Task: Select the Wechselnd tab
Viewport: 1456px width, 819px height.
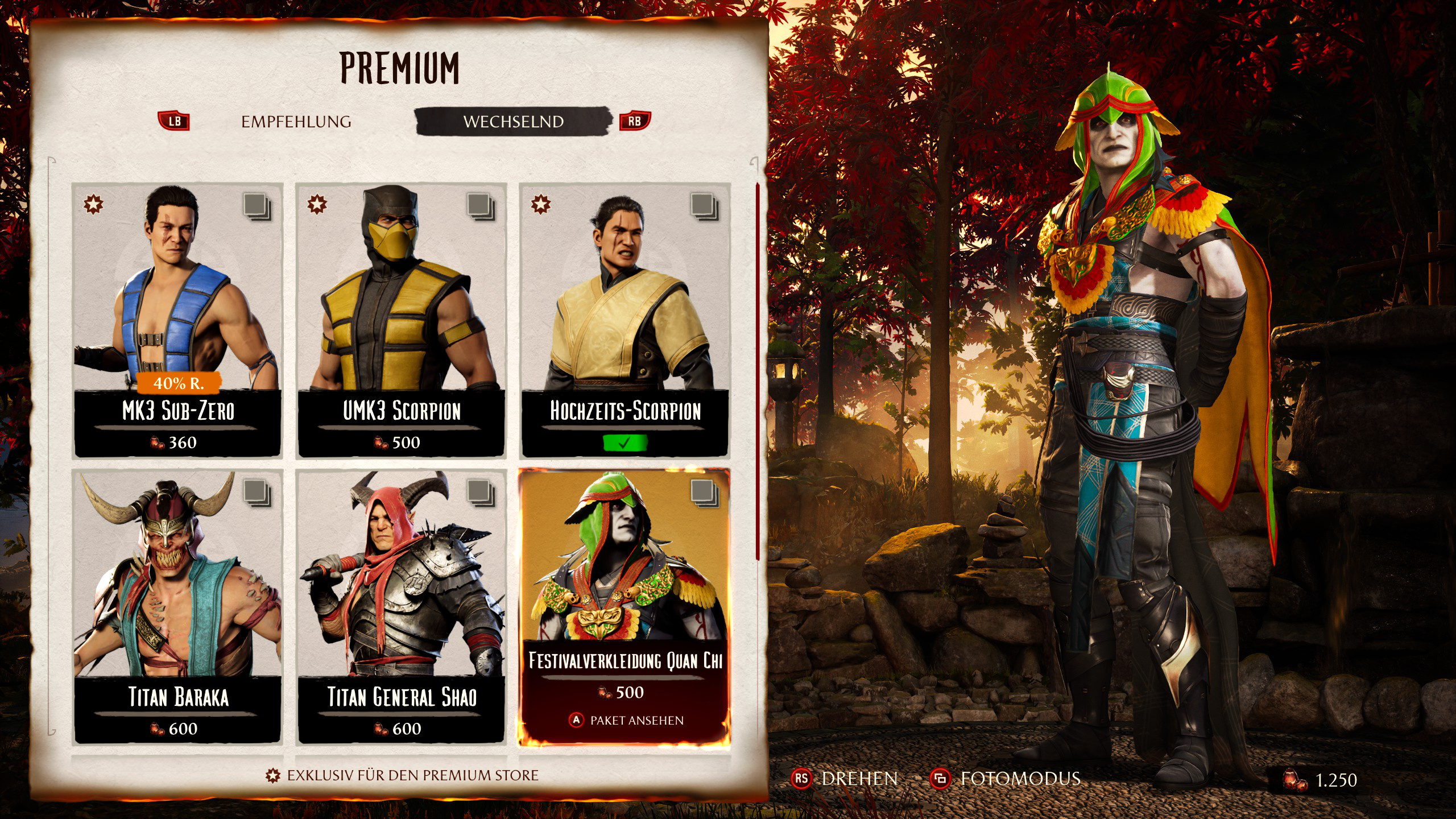Action: point(513,122)
